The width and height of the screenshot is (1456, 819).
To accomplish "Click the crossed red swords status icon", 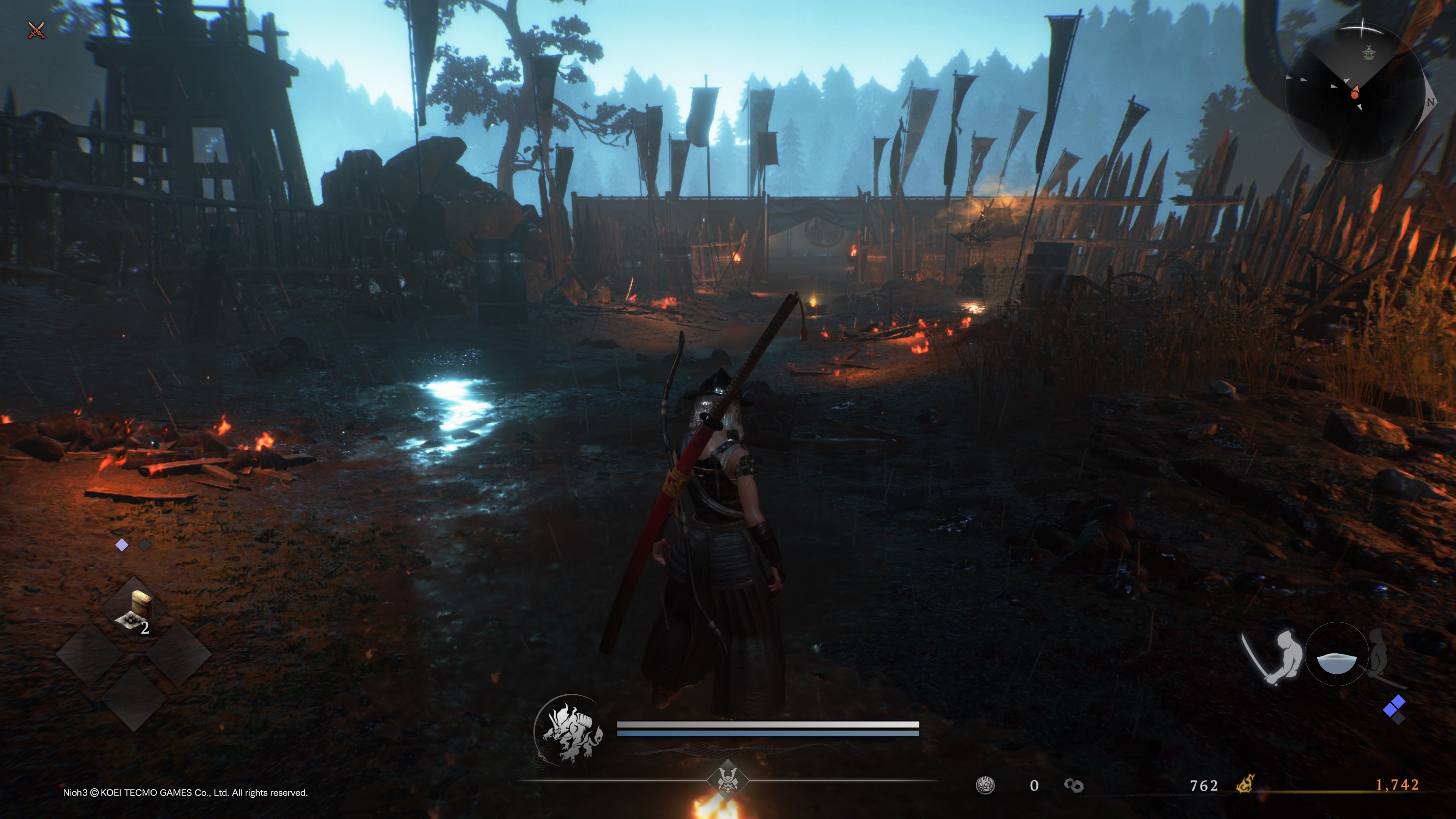I will coord(37,30).
